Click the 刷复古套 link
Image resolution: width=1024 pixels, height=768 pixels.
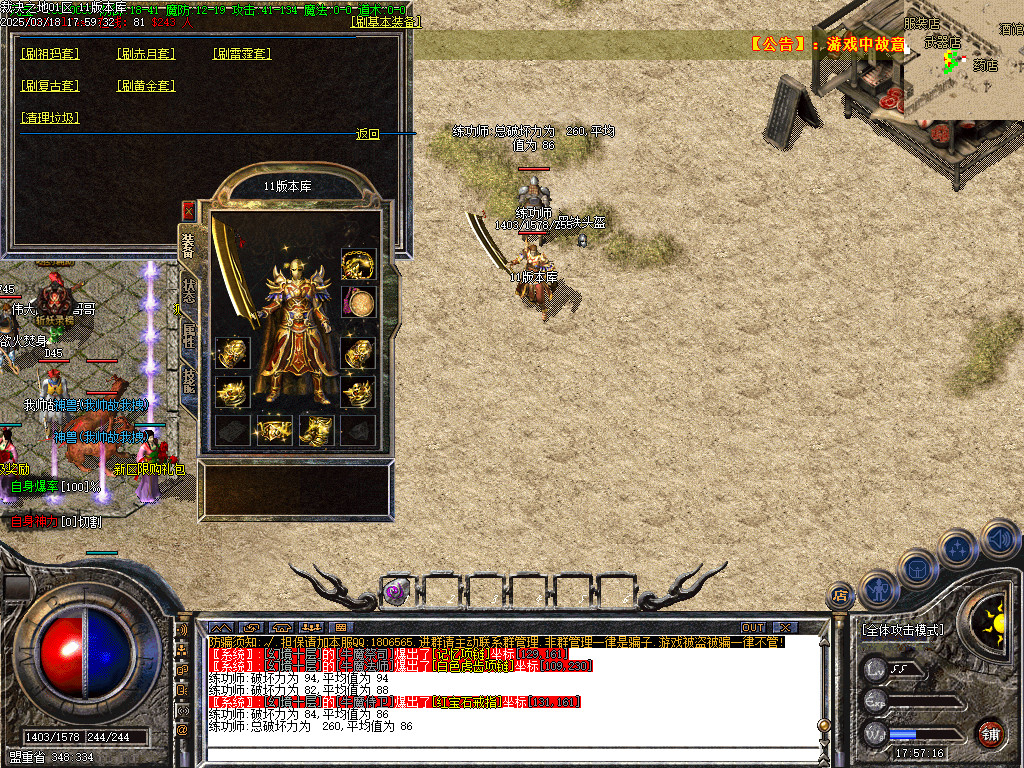[50, 86]
